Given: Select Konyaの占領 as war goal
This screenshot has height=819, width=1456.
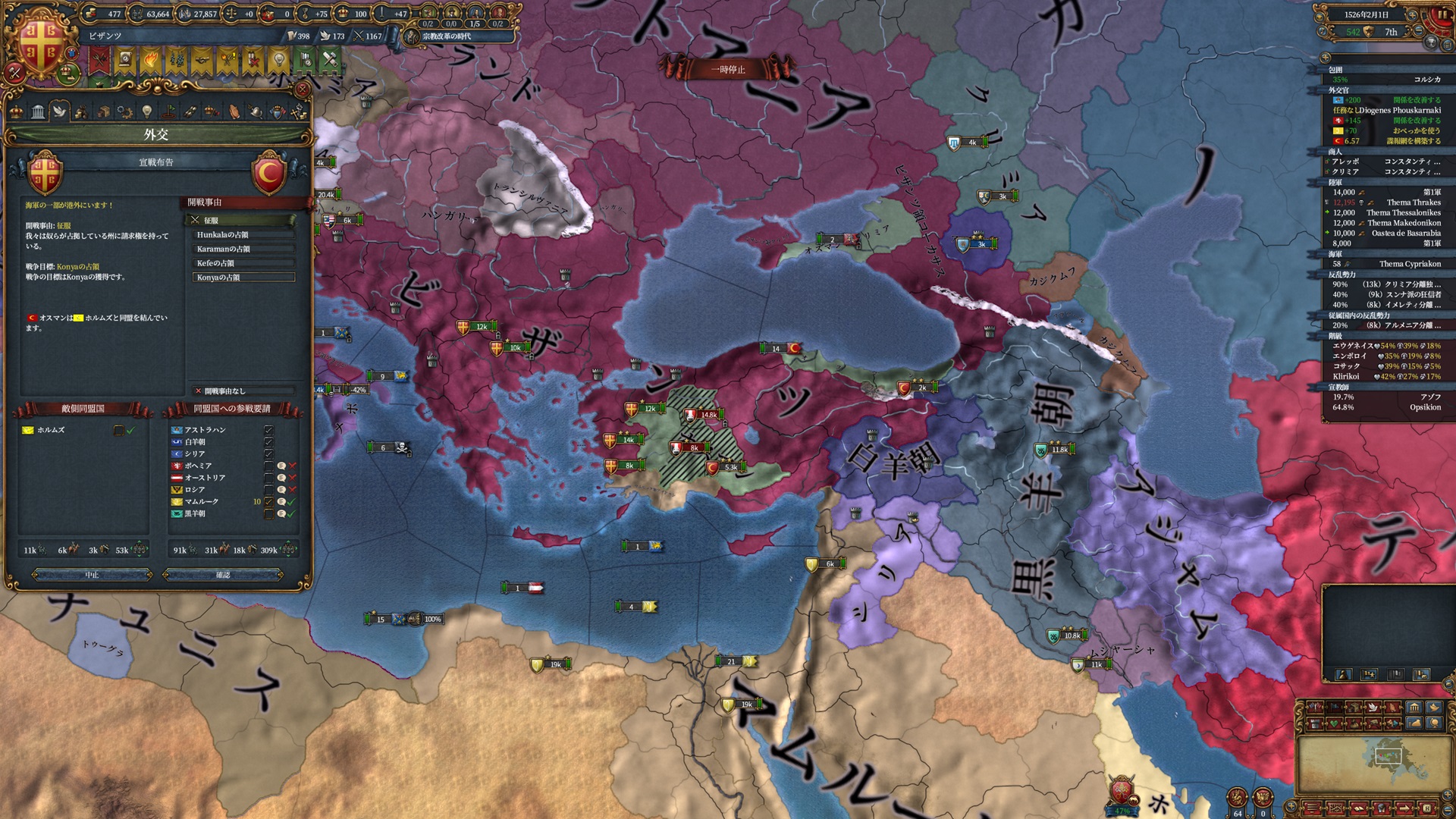Looking at the screenshot, I should pos(243,278).
